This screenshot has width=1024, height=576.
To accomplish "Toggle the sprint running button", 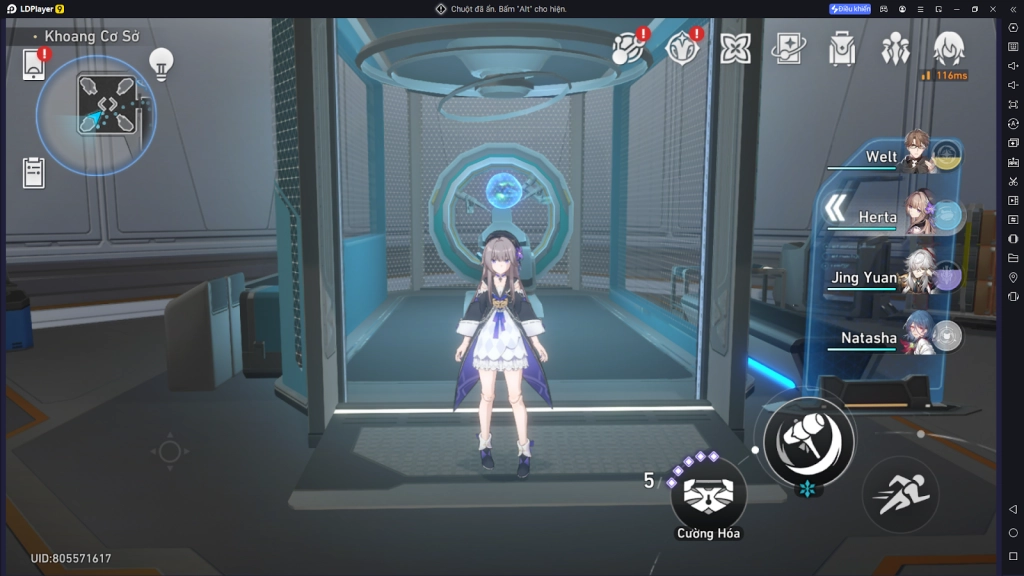I will tap(899, 494).
